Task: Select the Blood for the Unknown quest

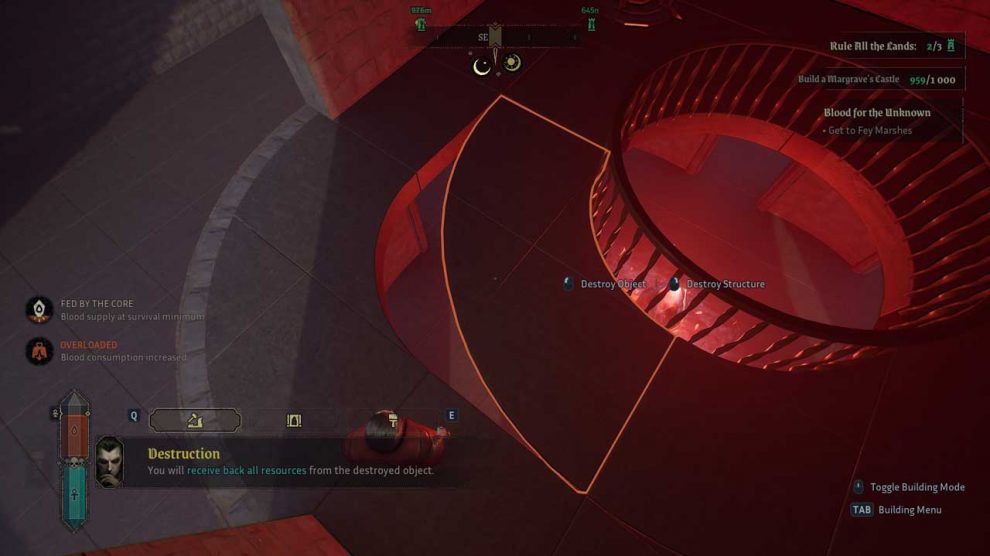Action: pos(877,113)
